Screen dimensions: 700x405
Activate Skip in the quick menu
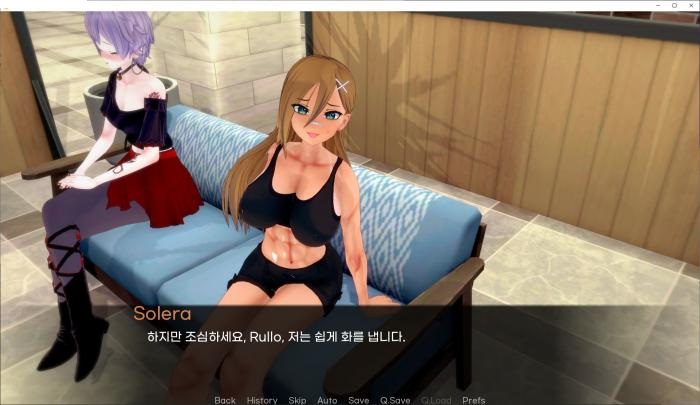[297, 400]
